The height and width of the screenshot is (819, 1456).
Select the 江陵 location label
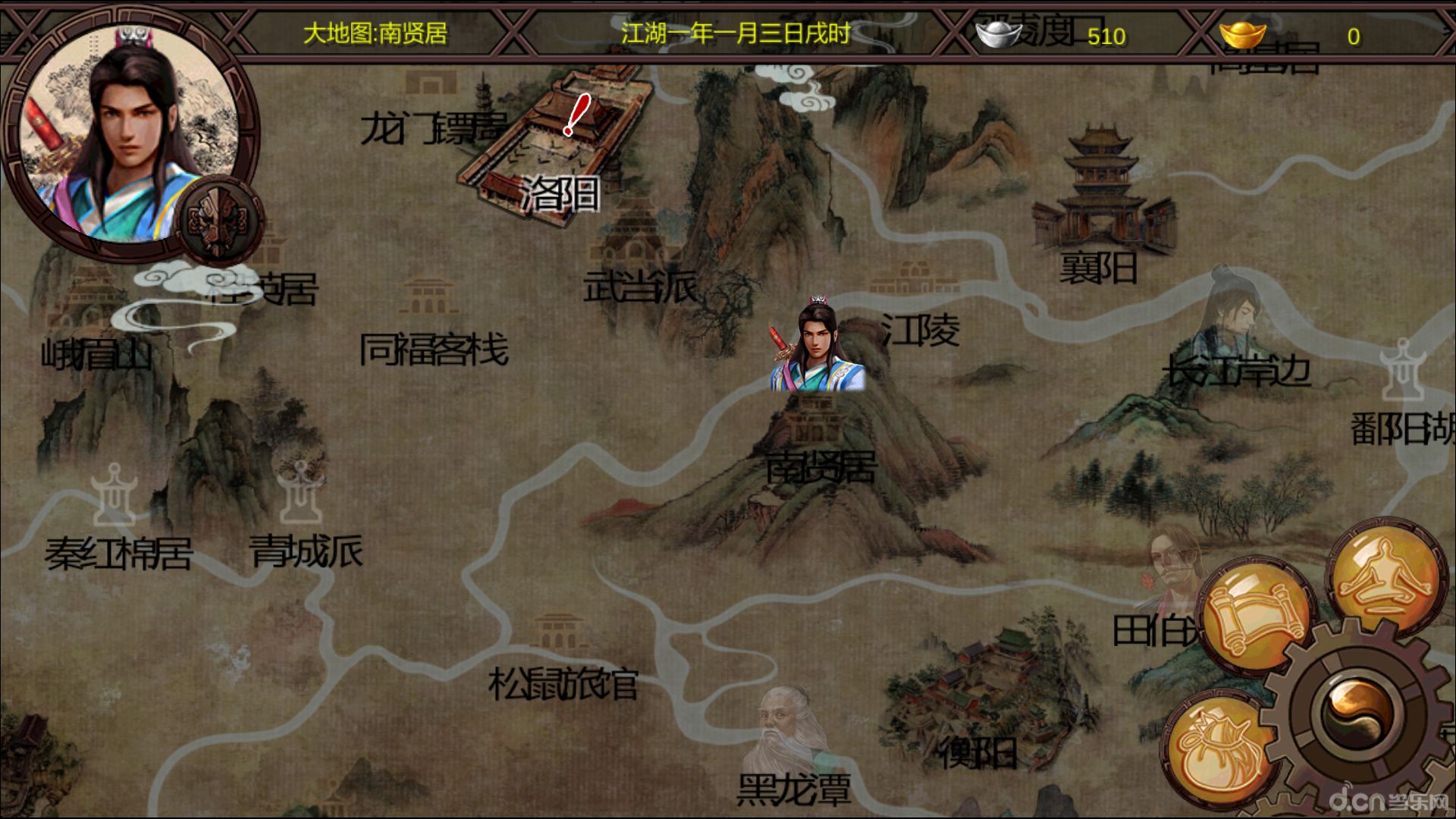click(920, 328)
